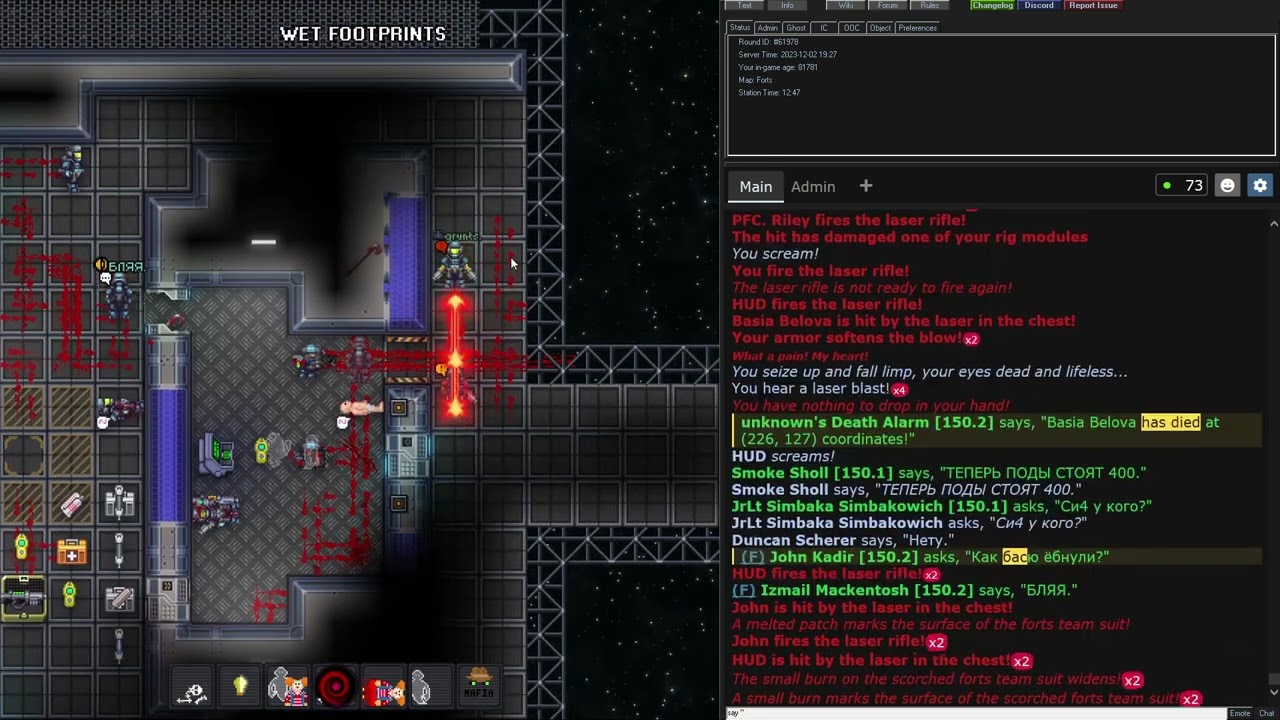Select the IC verb tab
This screenshot has height=720, width=1280.
824,28
